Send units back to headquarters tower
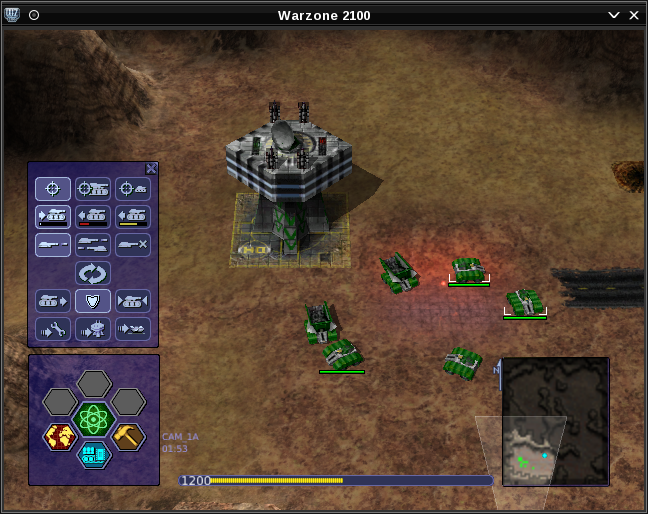 click(x=93, y=329)
